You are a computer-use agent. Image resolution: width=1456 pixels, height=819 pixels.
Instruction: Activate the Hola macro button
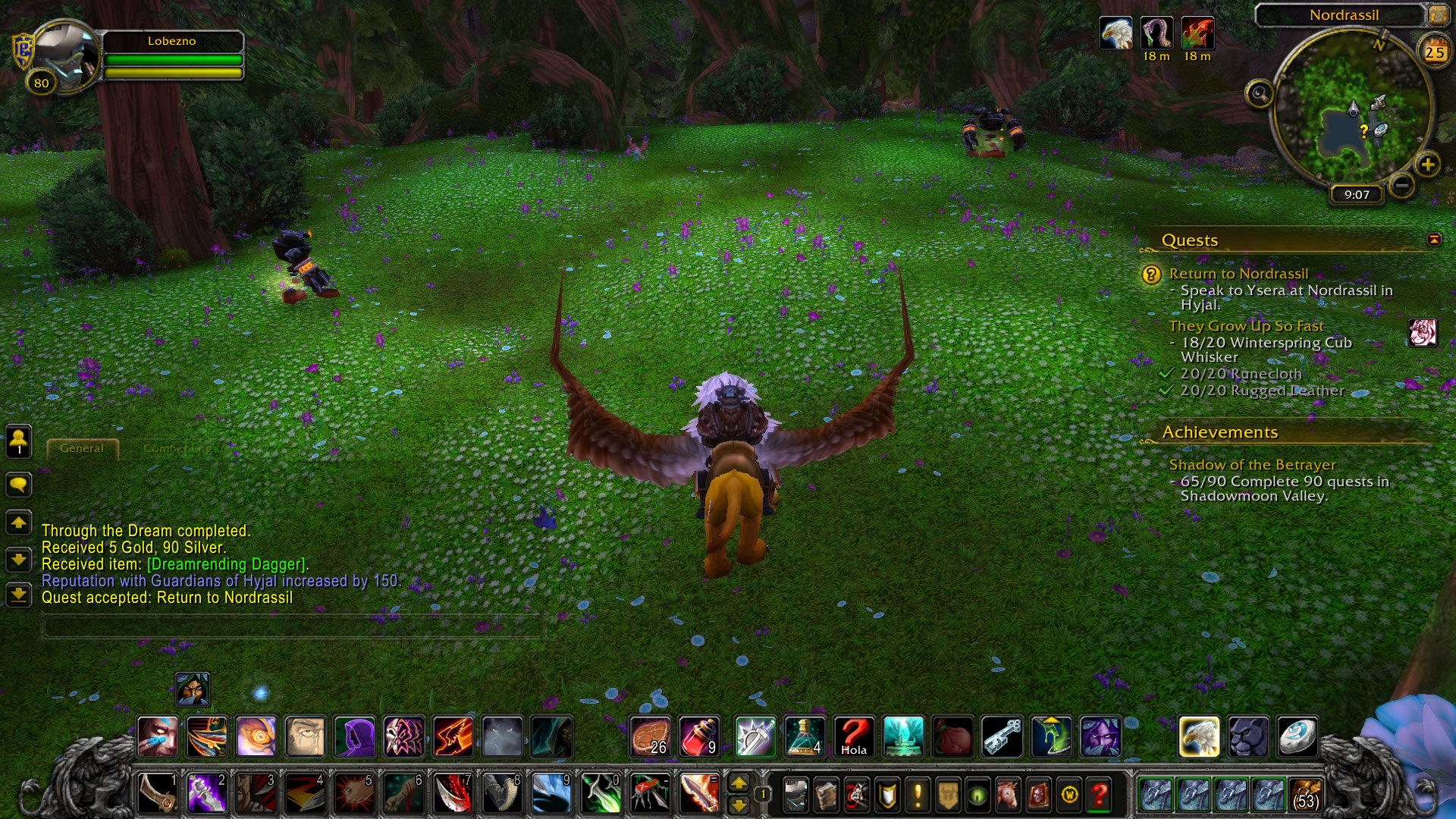(853, 736)
